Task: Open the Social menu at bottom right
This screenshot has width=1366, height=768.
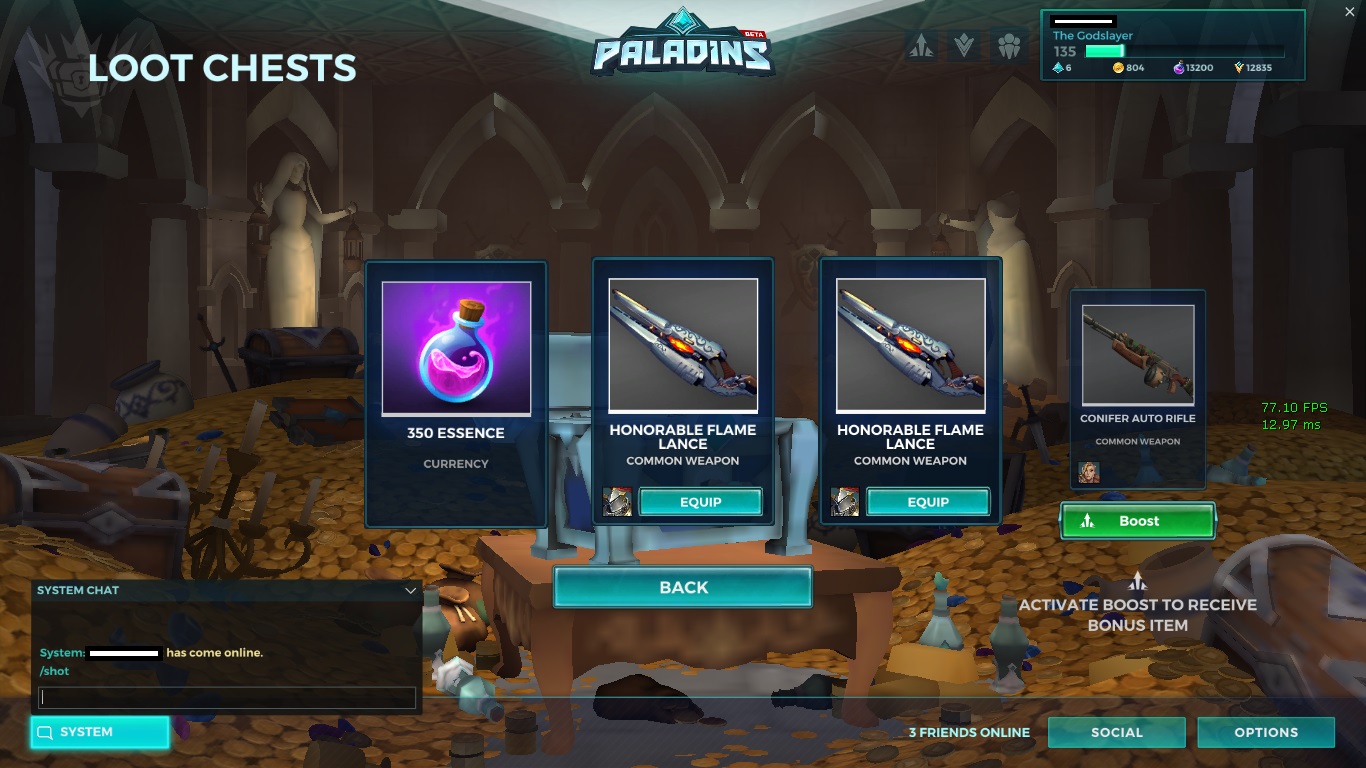Action: (x=1116, y=732)
